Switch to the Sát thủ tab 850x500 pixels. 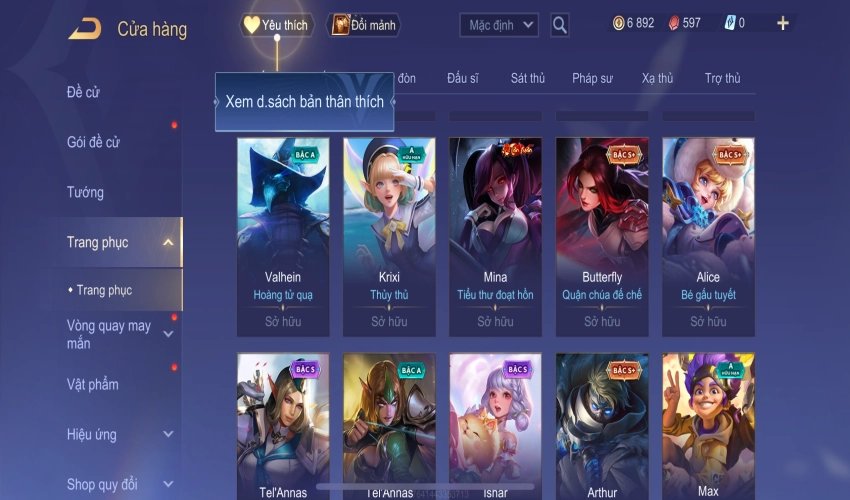(x=527, y=78)
